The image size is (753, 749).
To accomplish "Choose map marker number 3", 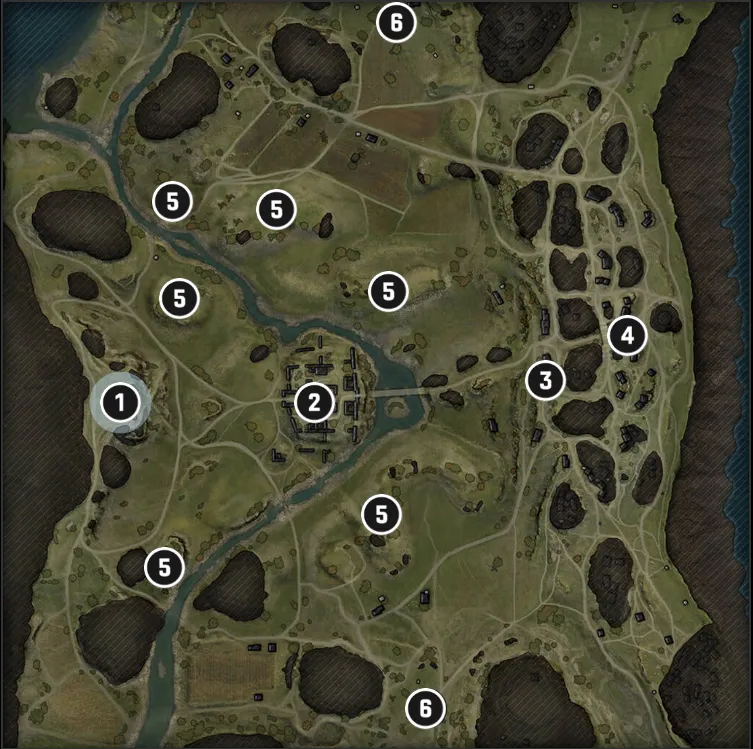I will [x=545, y=379].
